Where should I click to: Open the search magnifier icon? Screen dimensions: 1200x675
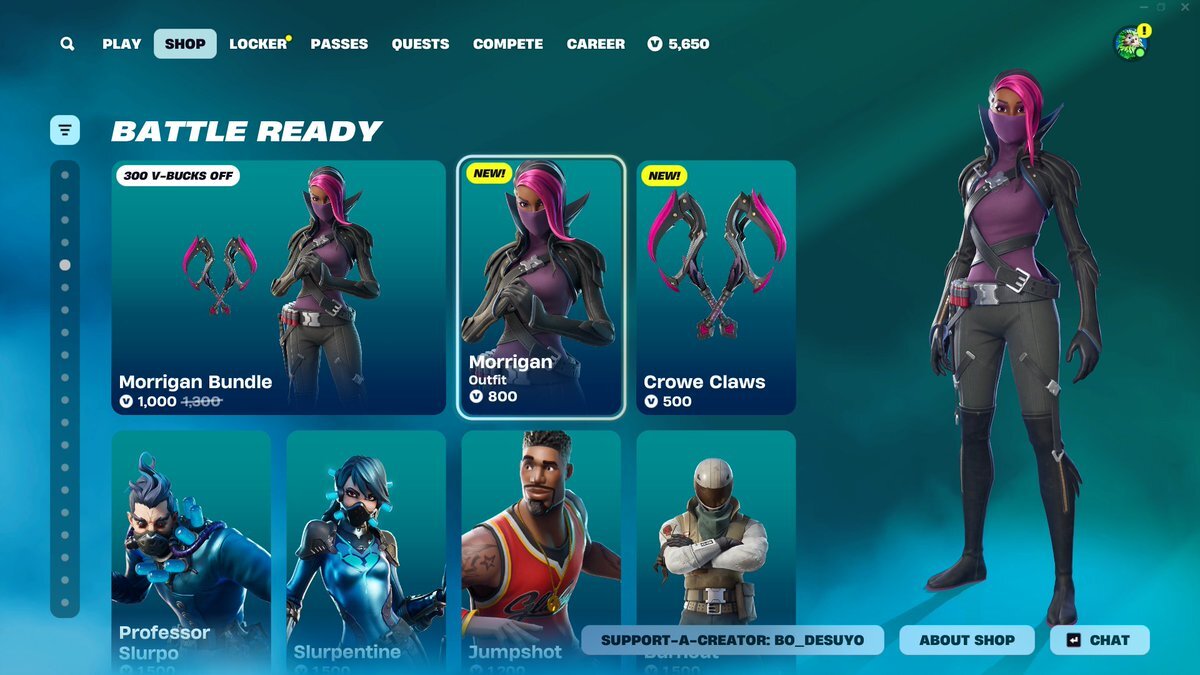(67, 44)
